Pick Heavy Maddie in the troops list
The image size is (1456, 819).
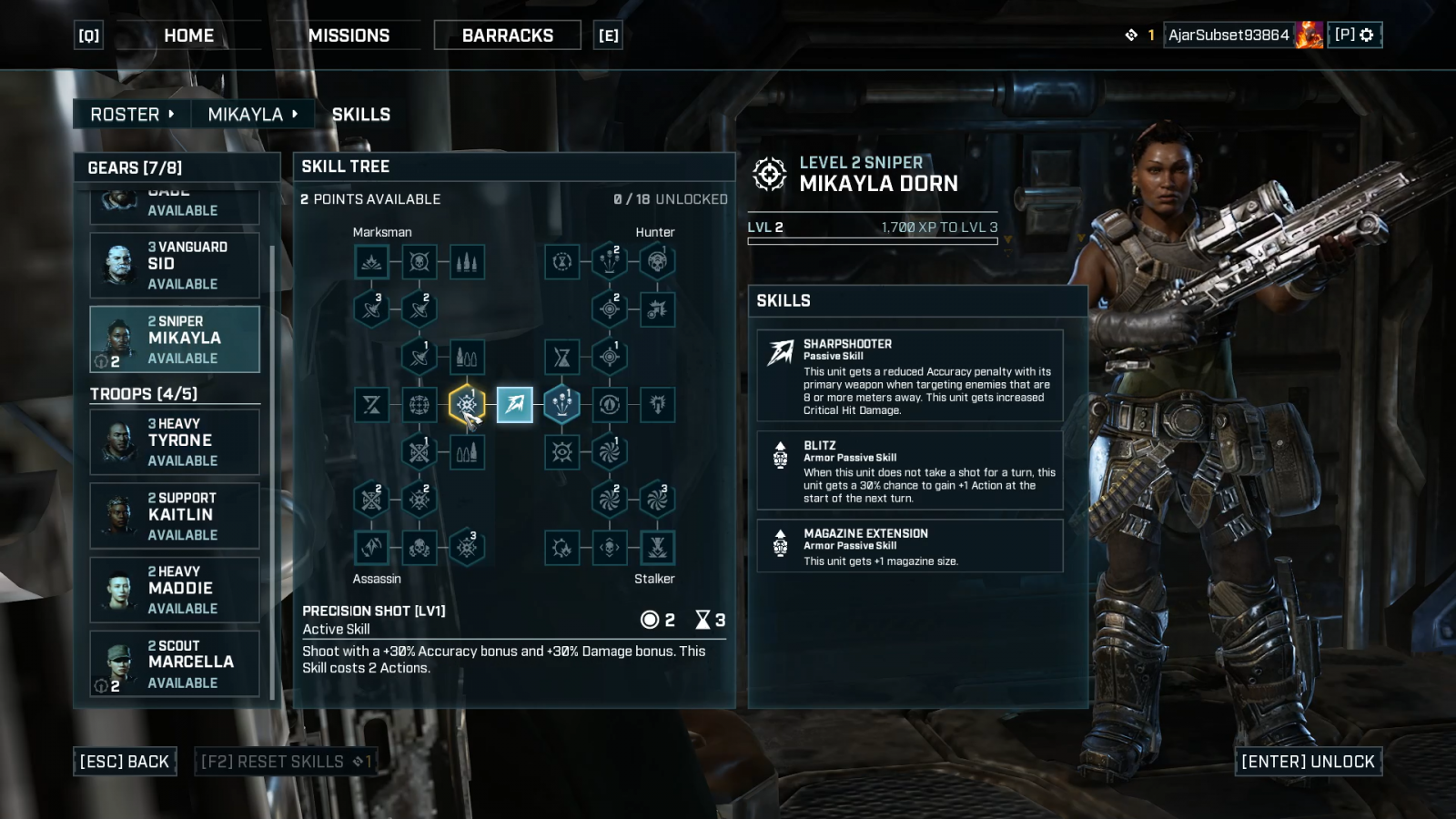[175, 590]
